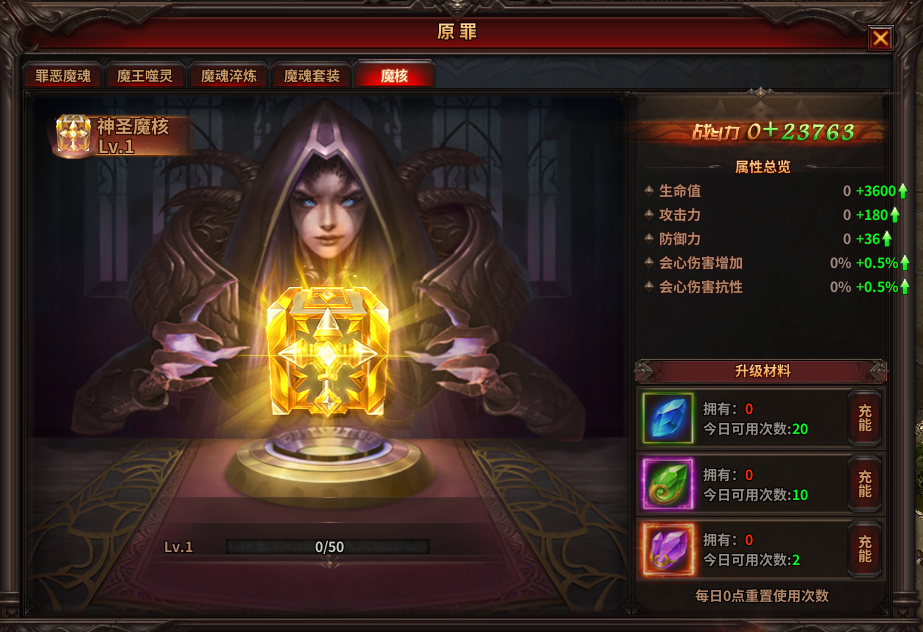Switch to the 罪恶魔魂 tab
Viewport: 923px width, 632px height.
63,76
